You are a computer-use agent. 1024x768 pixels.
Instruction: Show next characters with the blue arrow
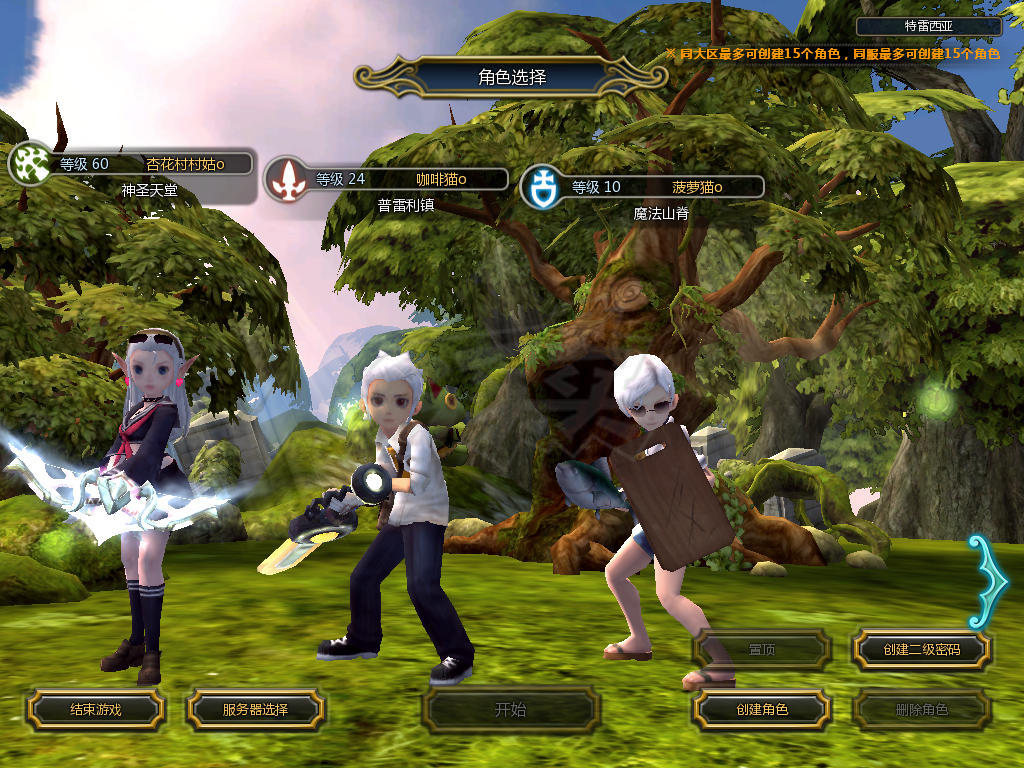988,580
